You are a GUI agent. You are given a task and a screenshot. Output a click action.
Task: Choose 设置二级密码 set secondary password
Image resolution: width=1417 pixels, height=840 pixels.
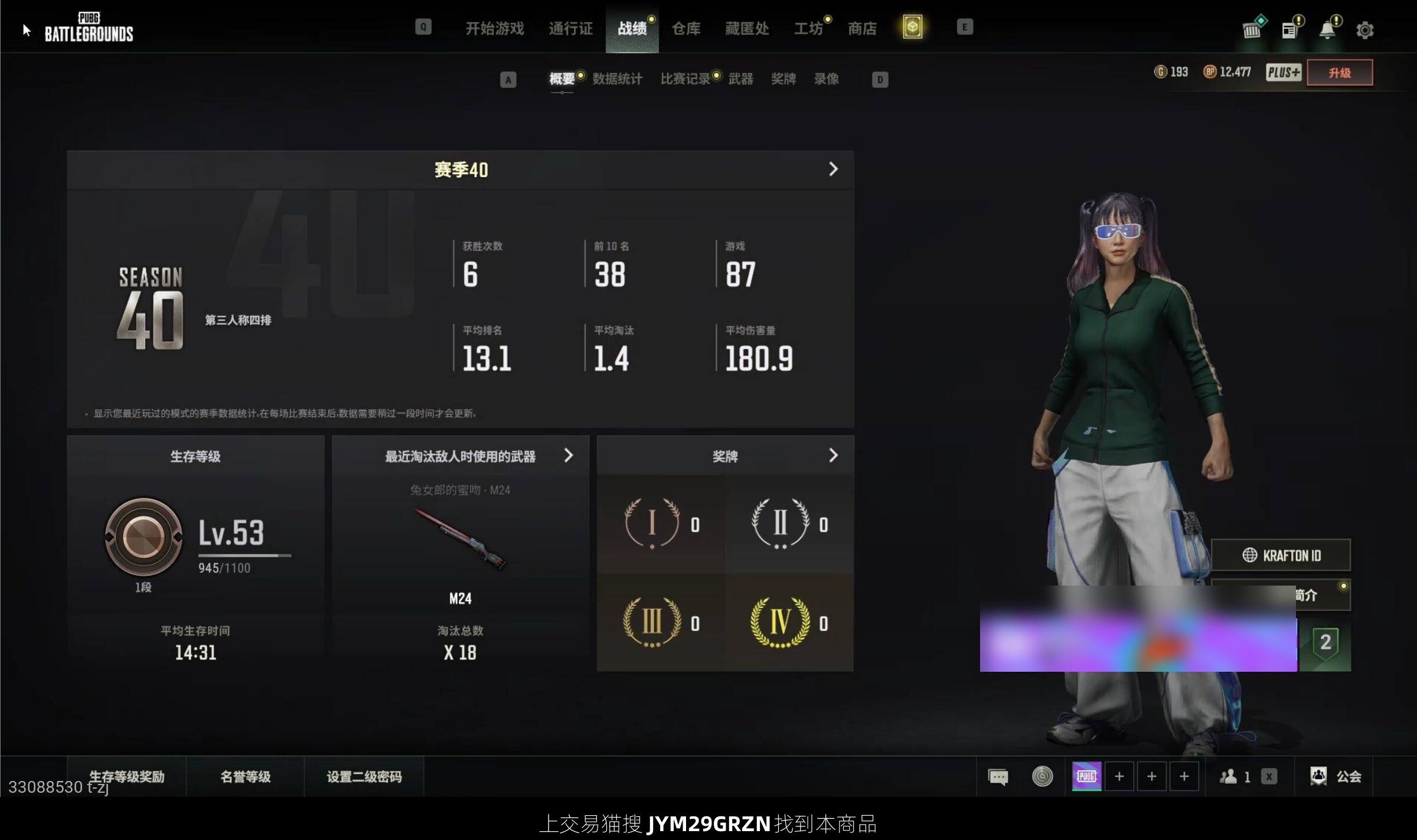coord(364,776)
